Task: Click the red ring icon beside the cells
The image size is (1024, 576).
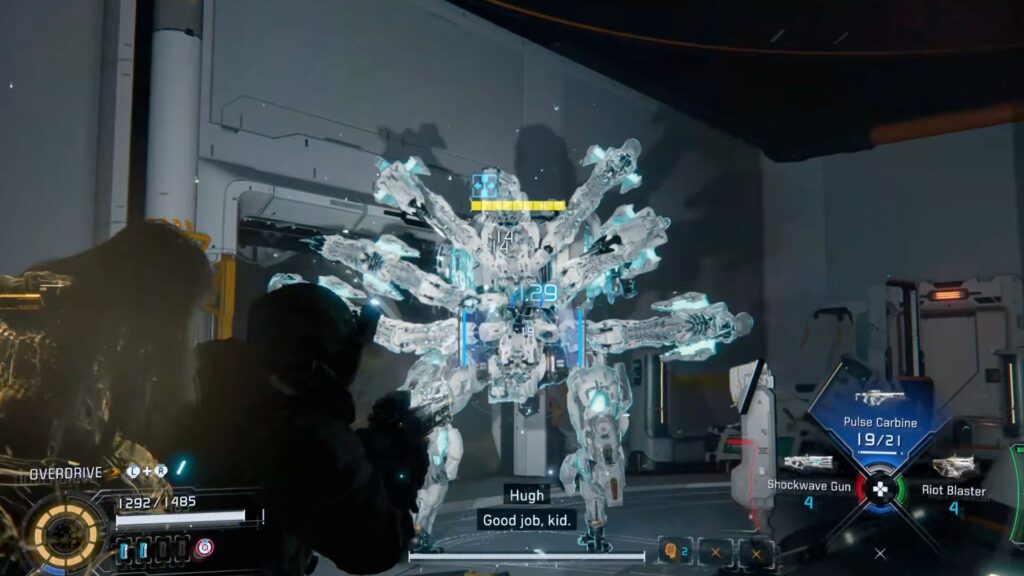Action: (204, 548)
